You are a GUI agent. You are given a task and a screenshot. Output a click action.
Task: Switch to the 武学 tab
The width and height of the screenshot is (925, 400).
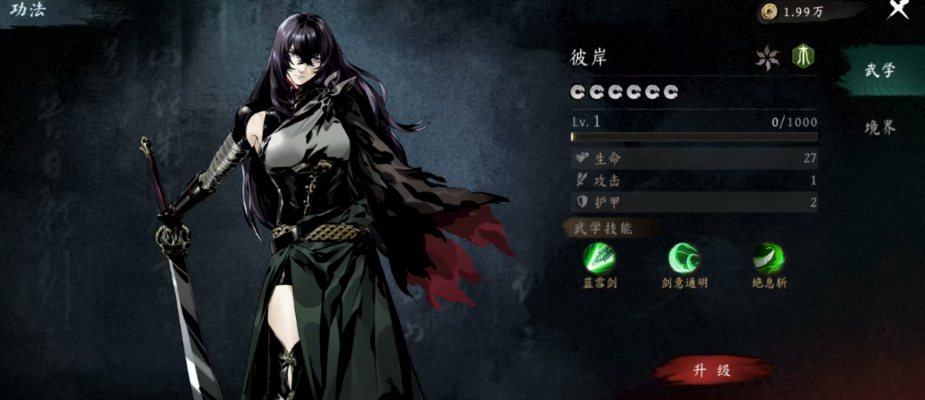pyautogui.click(x=880, y=70)
